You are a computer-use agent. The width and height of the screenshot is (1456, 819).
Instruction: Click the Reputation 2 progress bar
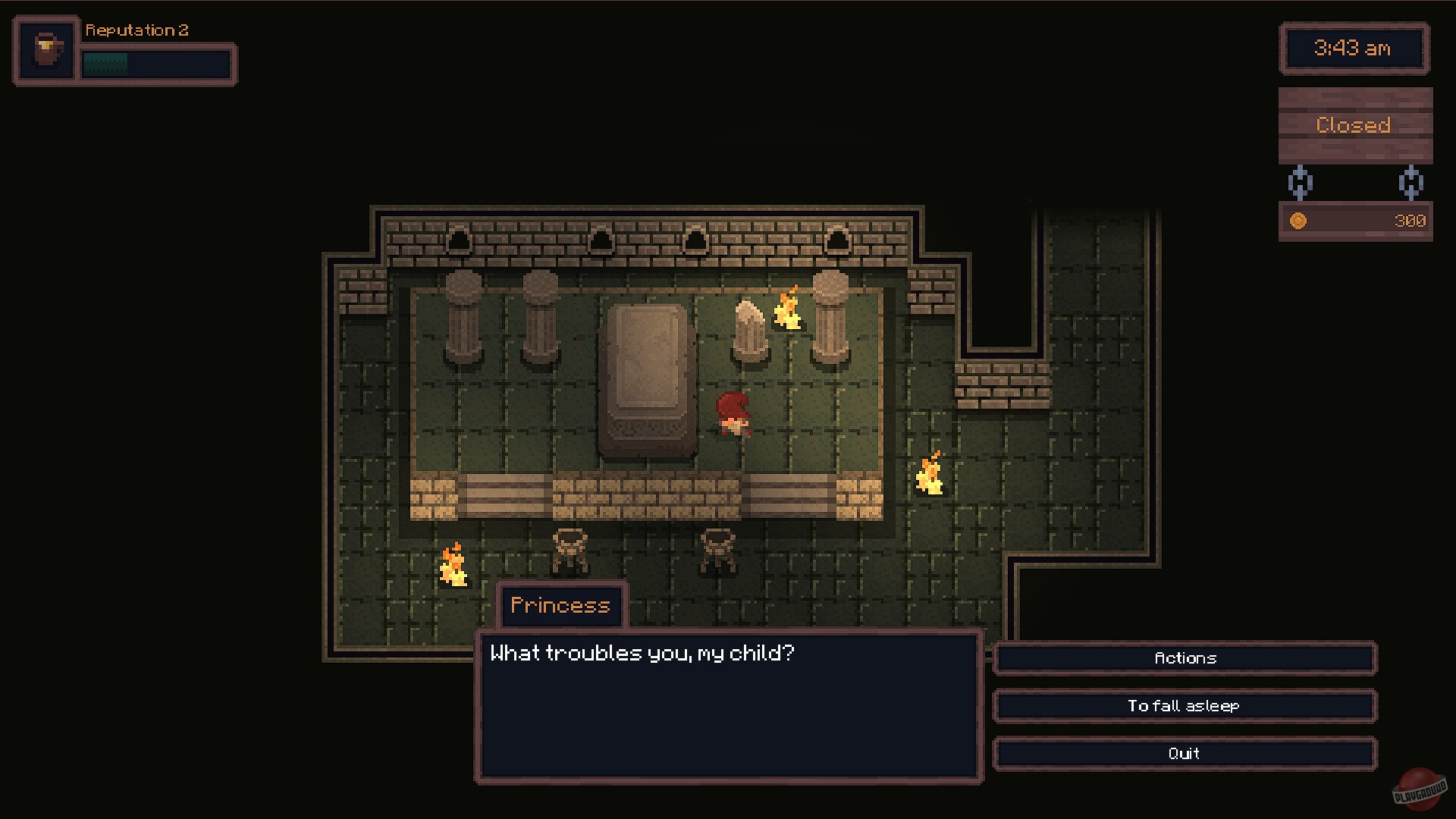tap(155, 64)
